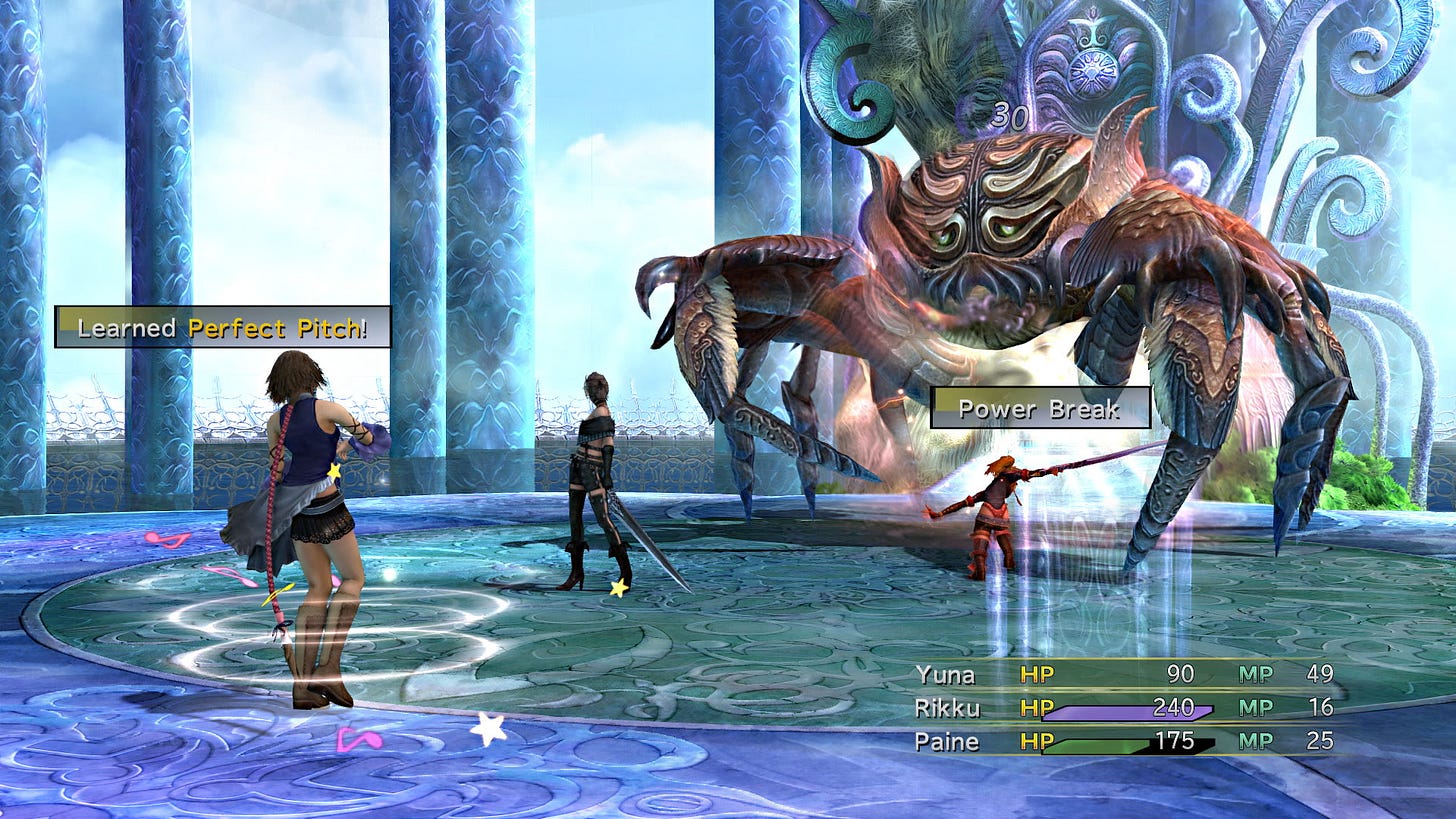Click the star sparkle near Paine's feet

tap(618, 588)
